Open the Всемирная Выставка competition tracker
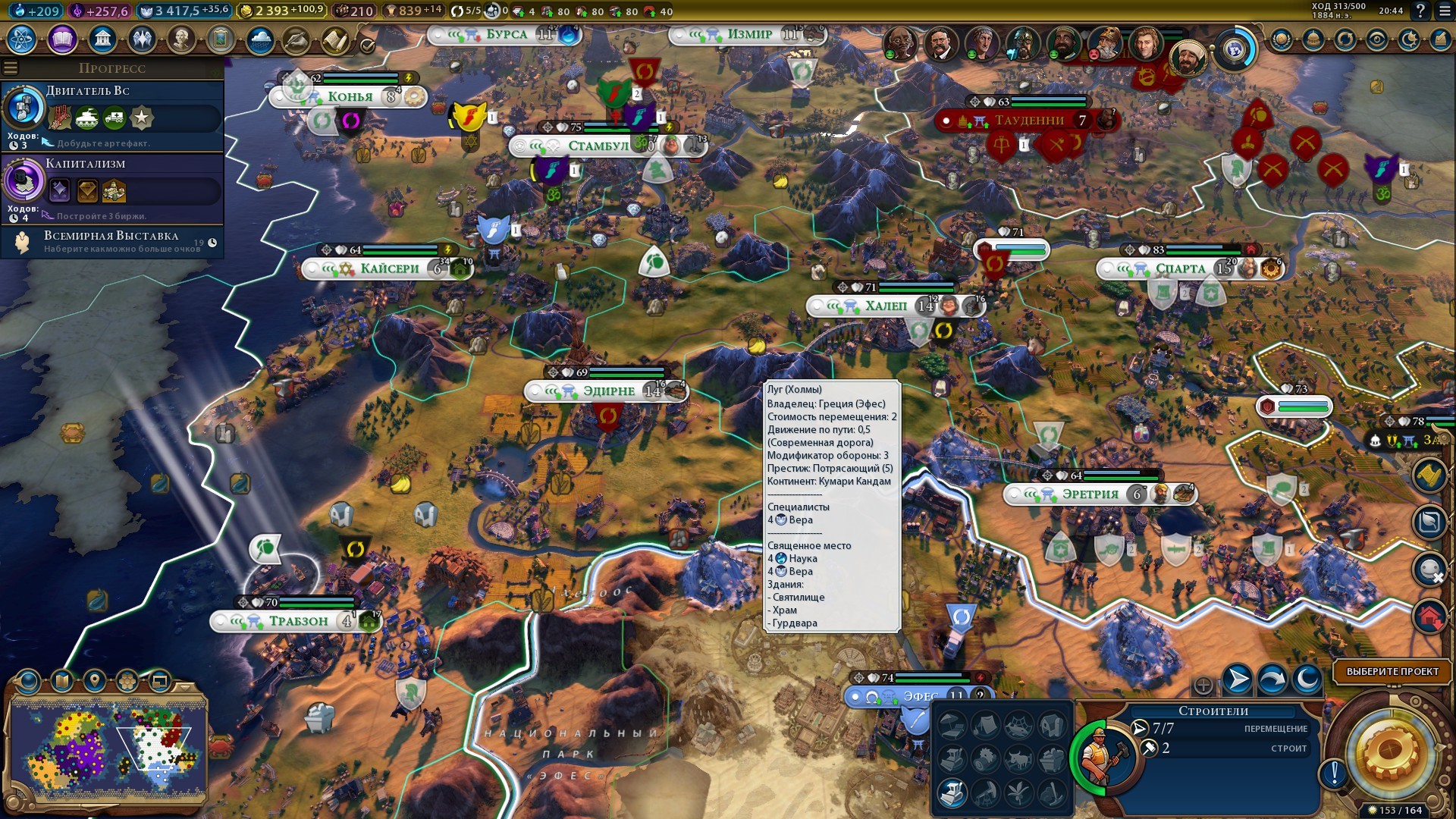This screenshot has height=819, width=1456. click(x=112, y=241)
